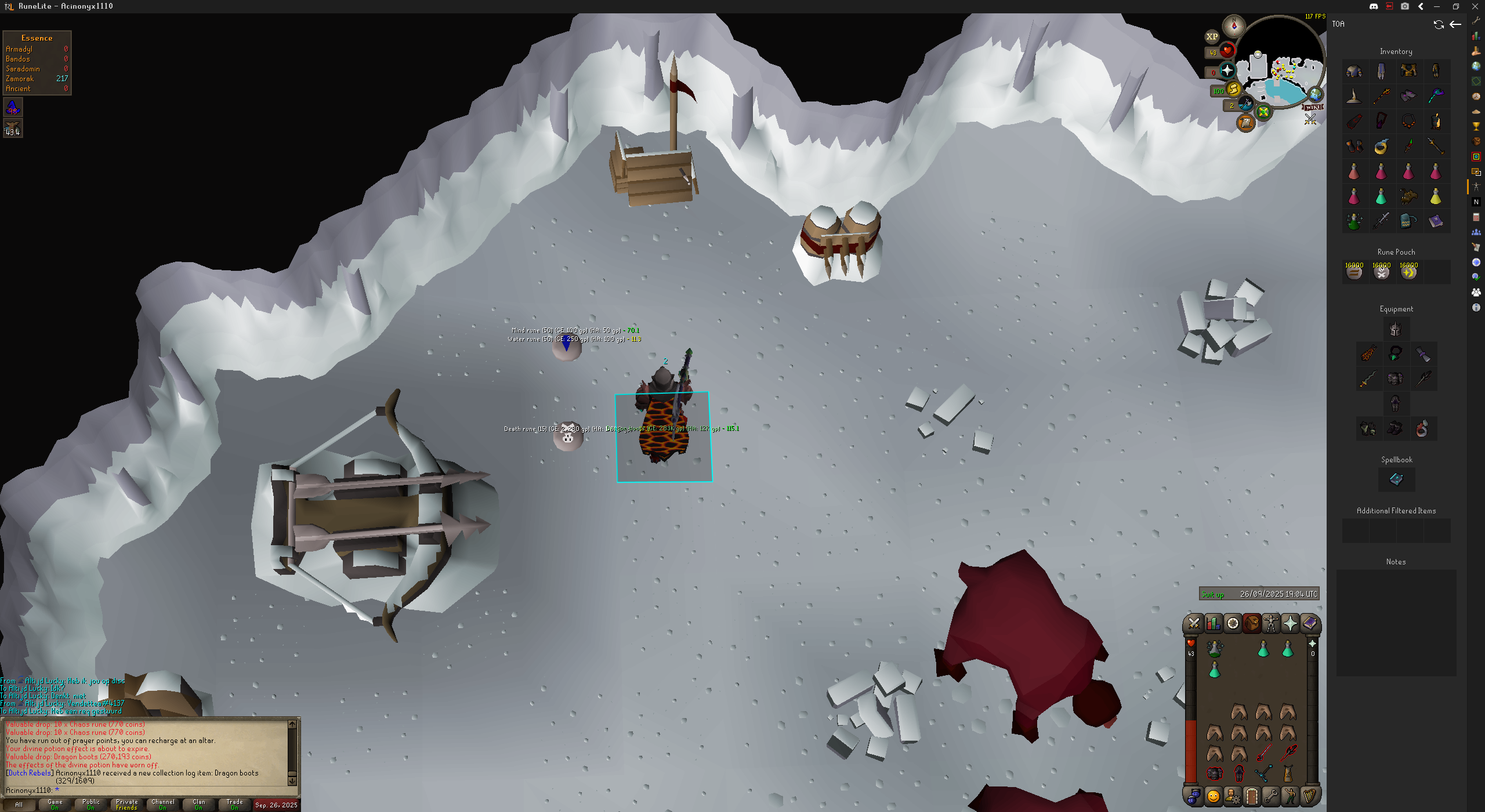Select the Clan chat filter tab
This screenshot has height=812, width=1485.
point(198,804)
